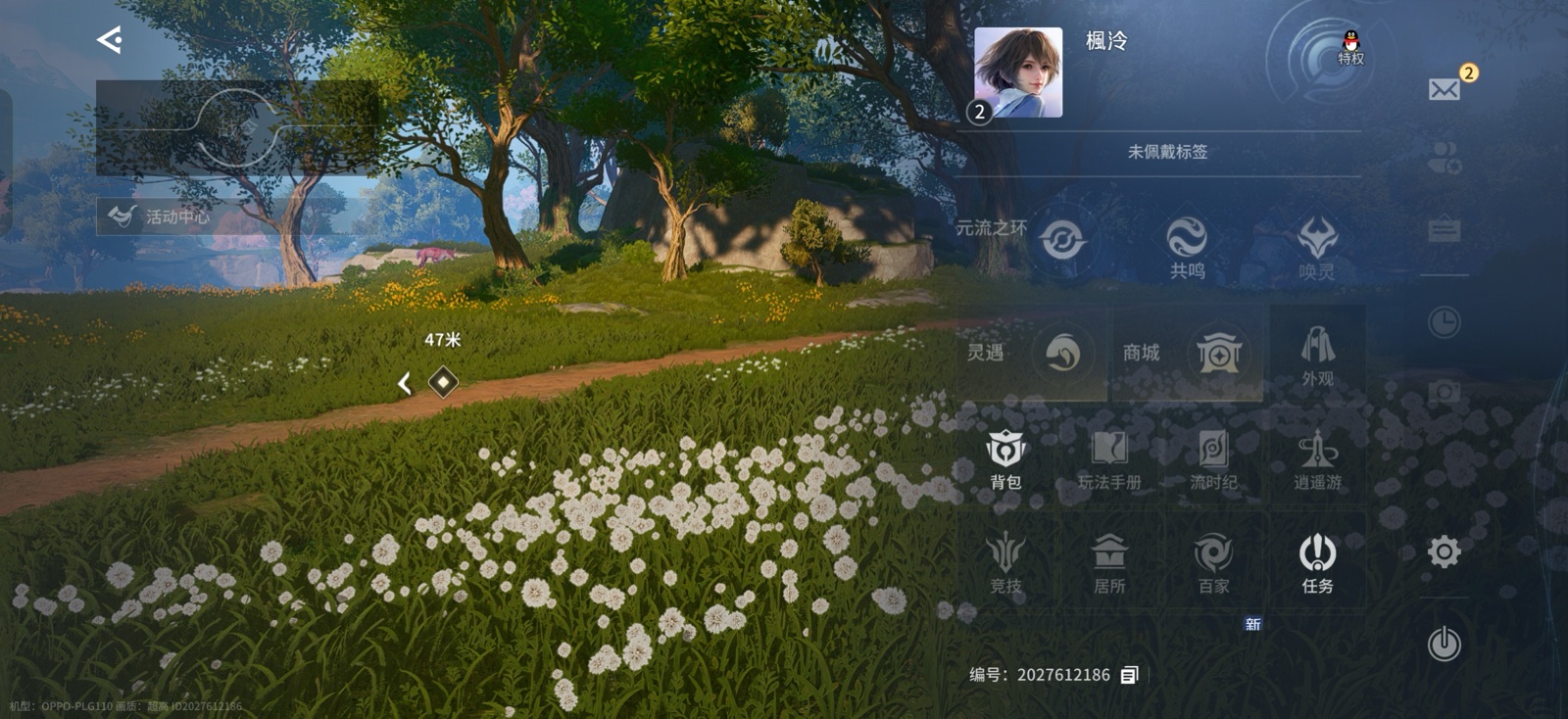The width and height of the screenshot is (1568, 719).
Task: Open the 唤灵 spirit summon feature
Action: [x=1318, y=243]
